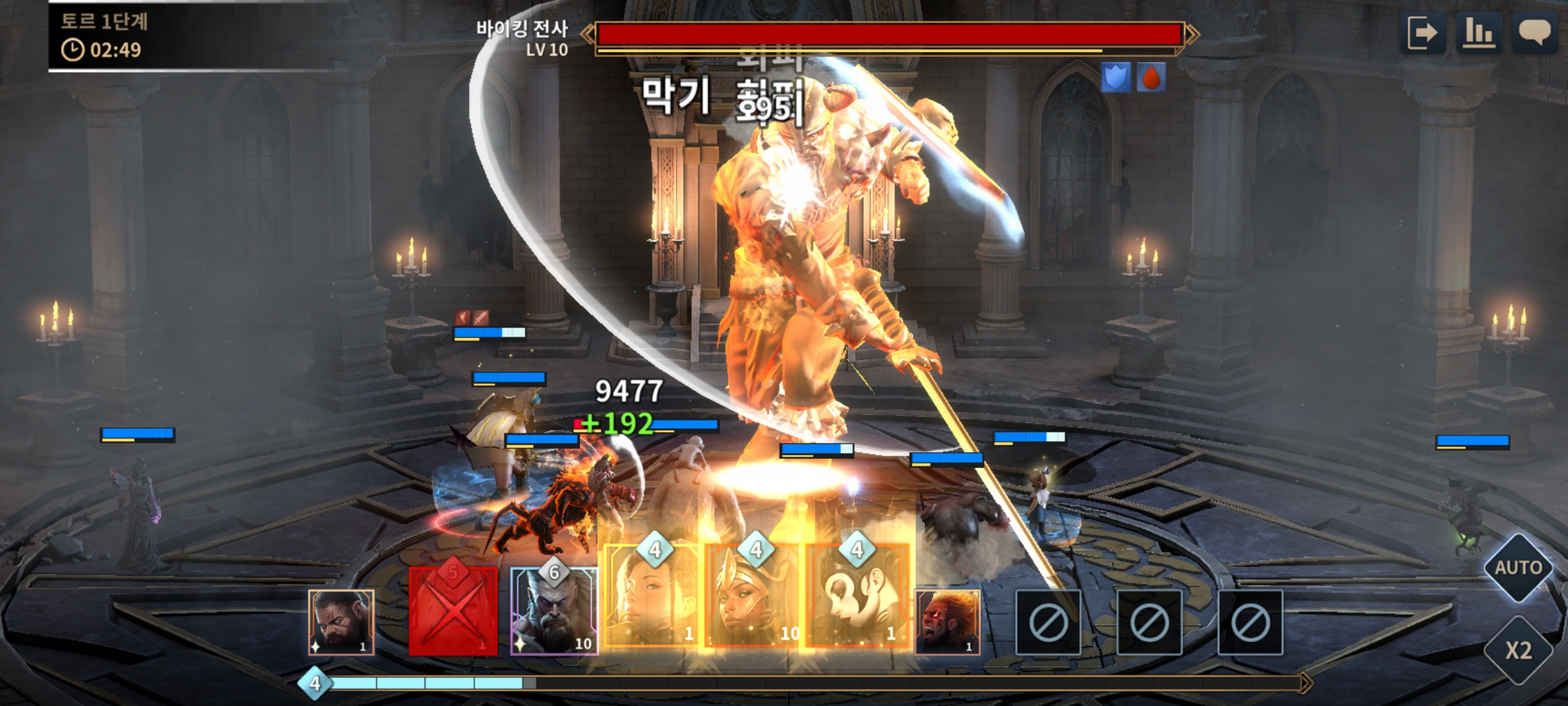Select the dark-bearded scarred man hero card
The width and height of the screenshot is (1568, 706).
(x=341, y=622)
